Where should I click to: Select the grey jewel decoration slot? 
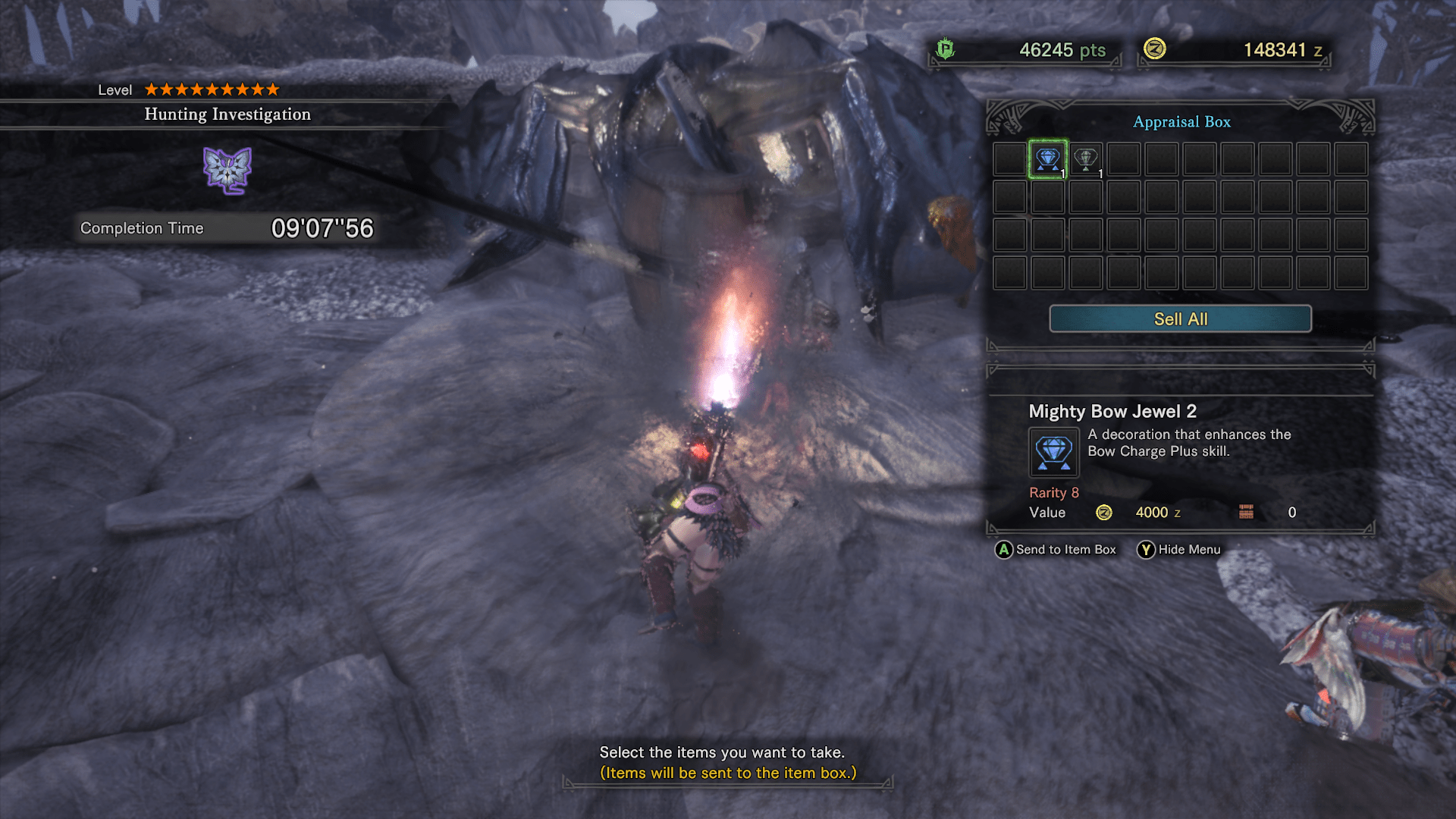pos(1086,159)
